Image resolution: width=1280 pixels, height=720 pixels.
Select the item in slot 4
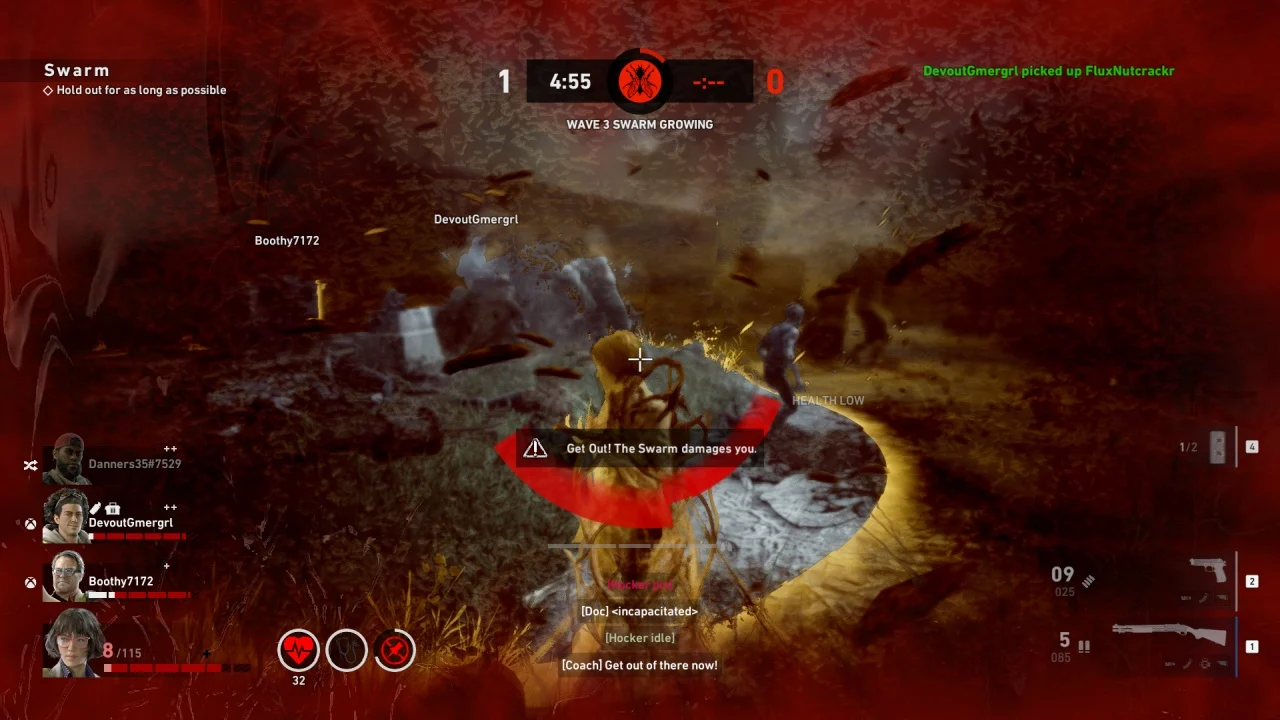click(1217, 448)
